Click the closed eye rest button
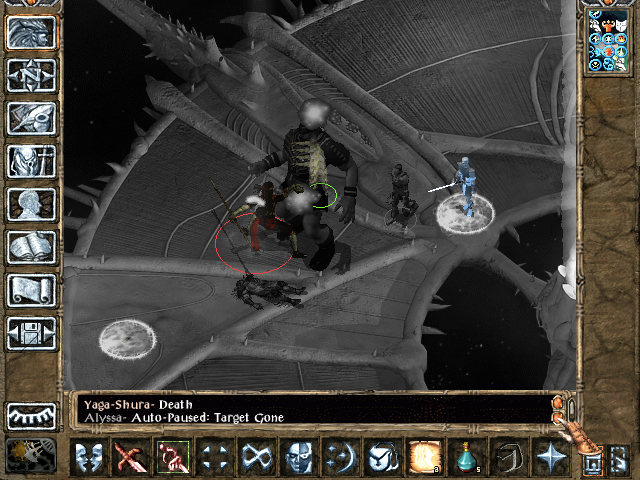The image size is (640, 480). click(x=31, y=415)
